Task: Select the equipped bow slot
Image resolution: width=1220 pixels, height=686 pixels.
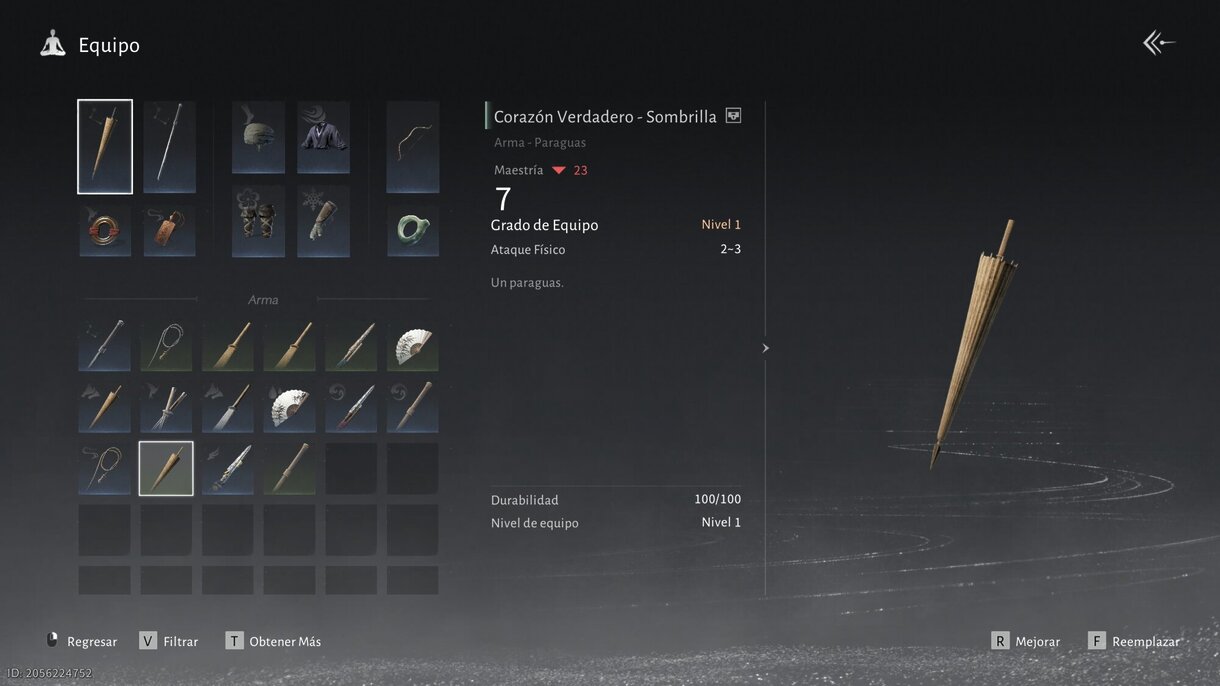Action: [x=412, y=146]
